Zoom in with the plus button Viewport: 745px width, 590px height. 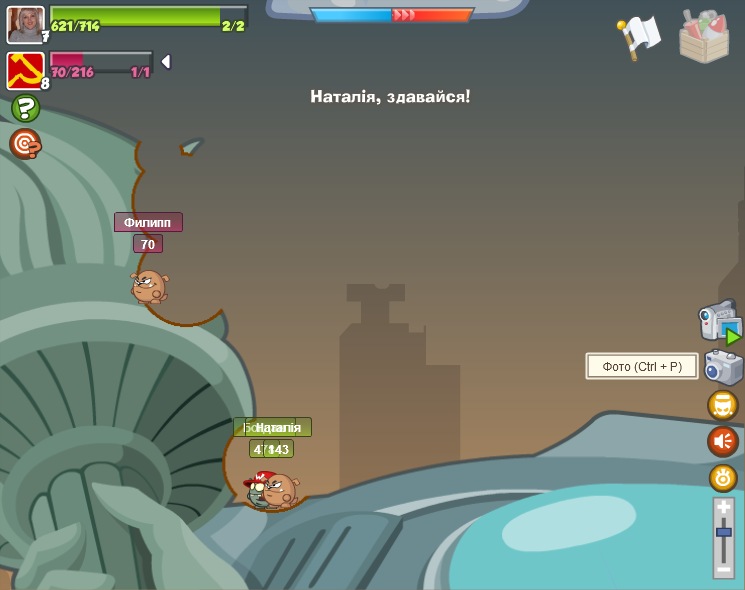(x=724, y=508)
